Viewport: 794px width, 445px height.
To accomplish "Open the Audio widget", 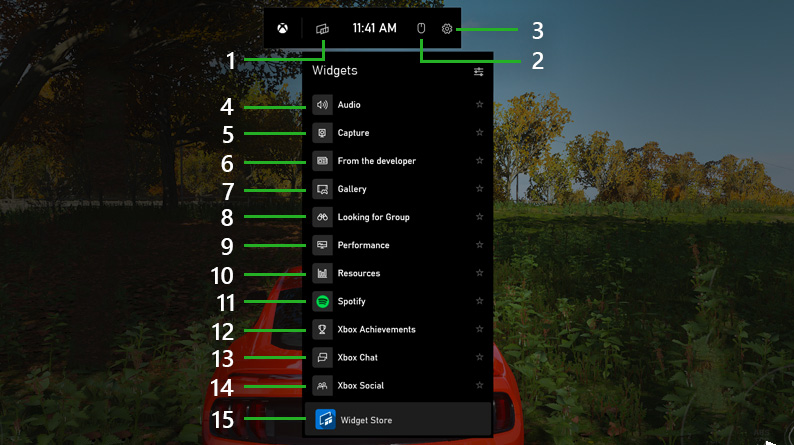I will click(x=349, y=105).
